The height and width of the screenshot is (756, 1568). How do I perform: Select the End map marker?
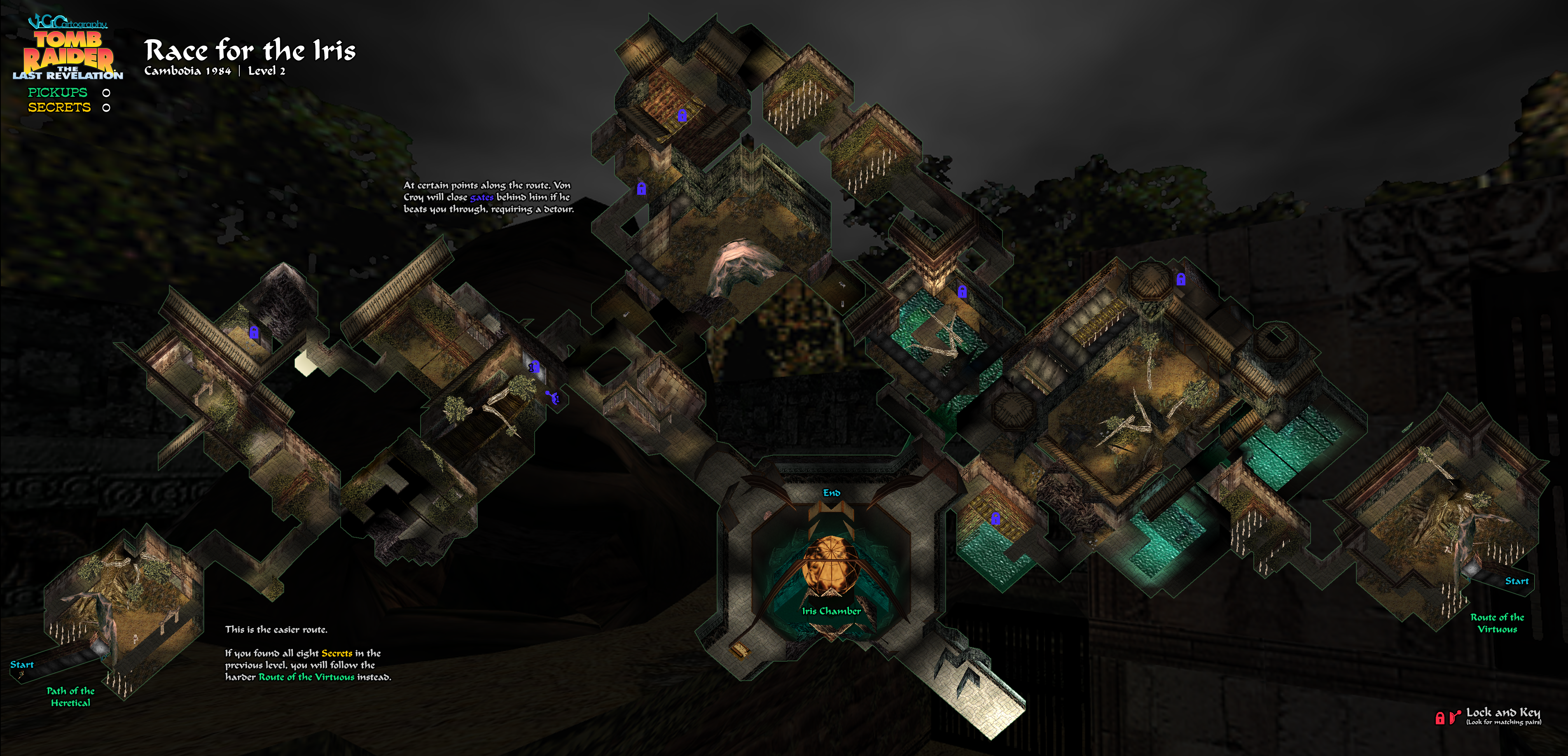832,493
